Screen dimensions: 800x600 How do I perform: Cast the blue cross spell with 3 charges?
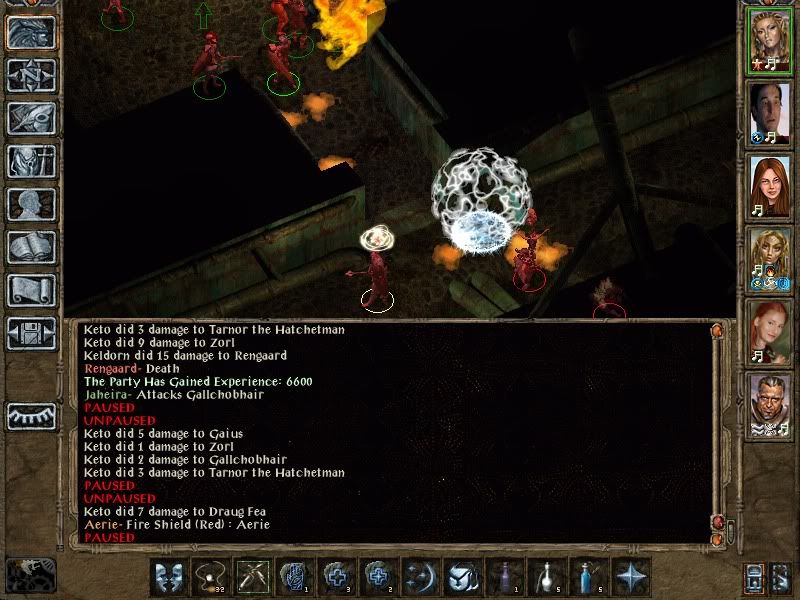click(x=336, y=577)
